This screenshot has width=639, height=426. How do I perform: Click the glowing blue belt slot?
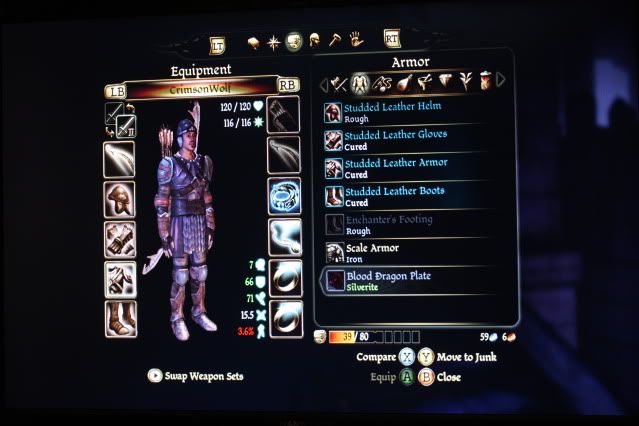click(284, 196)
